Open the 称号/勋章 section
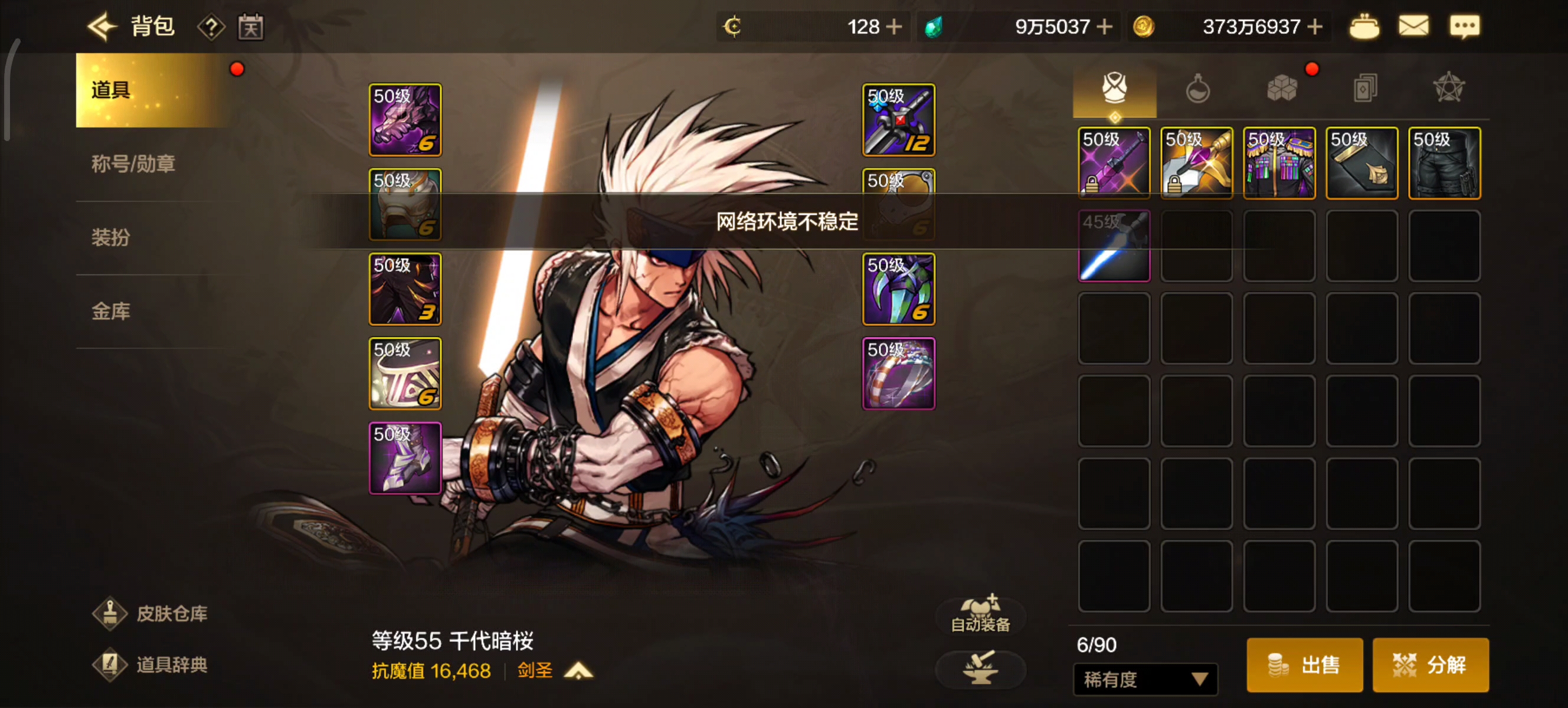Screen dimensions: 1568x708 pyautogui.click(x=133, y=164)
